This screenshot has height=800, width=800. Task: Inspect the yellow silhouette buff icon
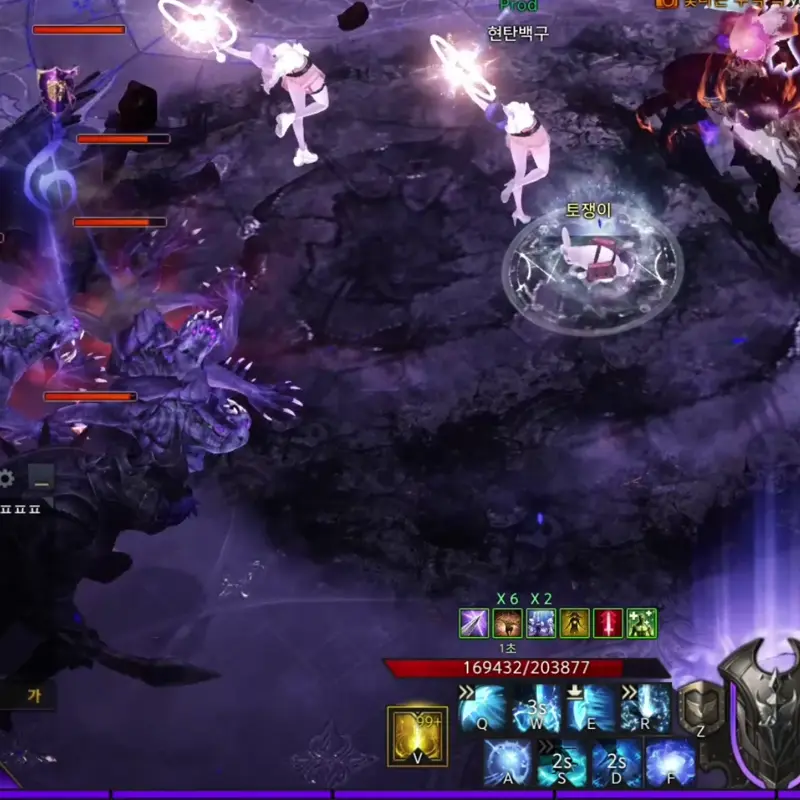574,623
